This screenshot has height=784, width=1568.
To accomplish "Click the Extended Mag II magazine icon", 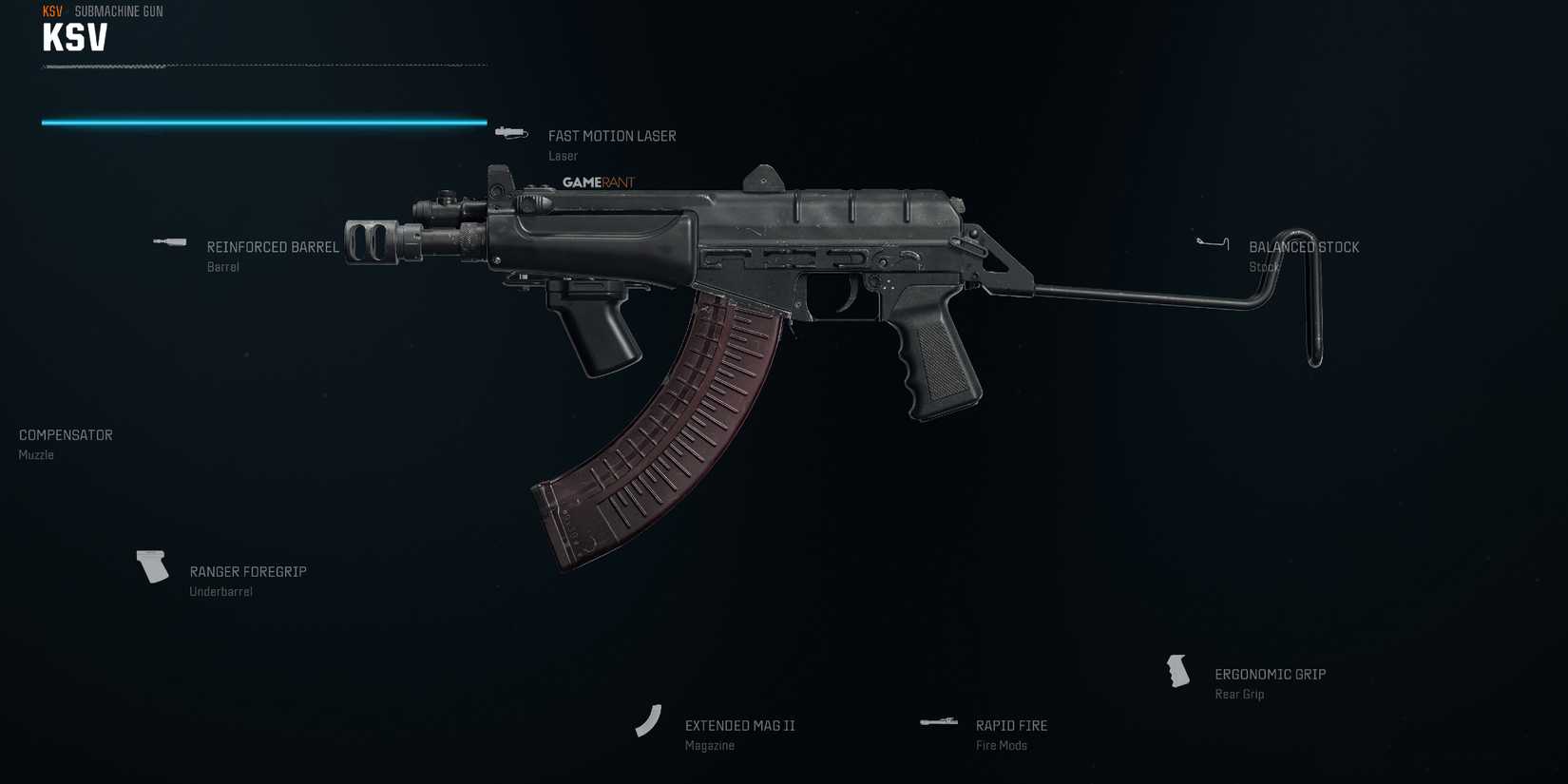I will point(649,721).
